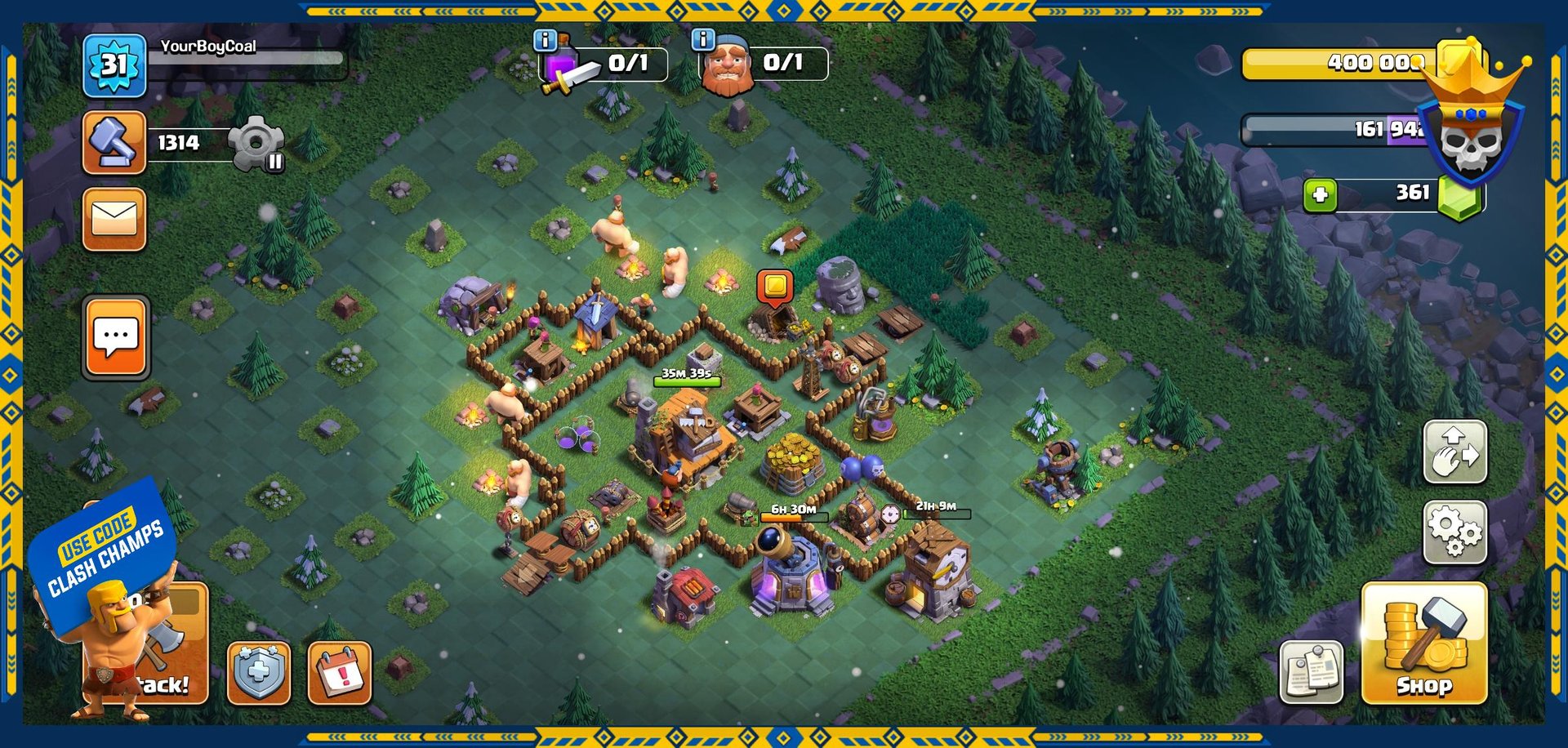Collect gold from the mine bubble
The height and width of the screenshot is (748, 1568).
click(775, 287)
